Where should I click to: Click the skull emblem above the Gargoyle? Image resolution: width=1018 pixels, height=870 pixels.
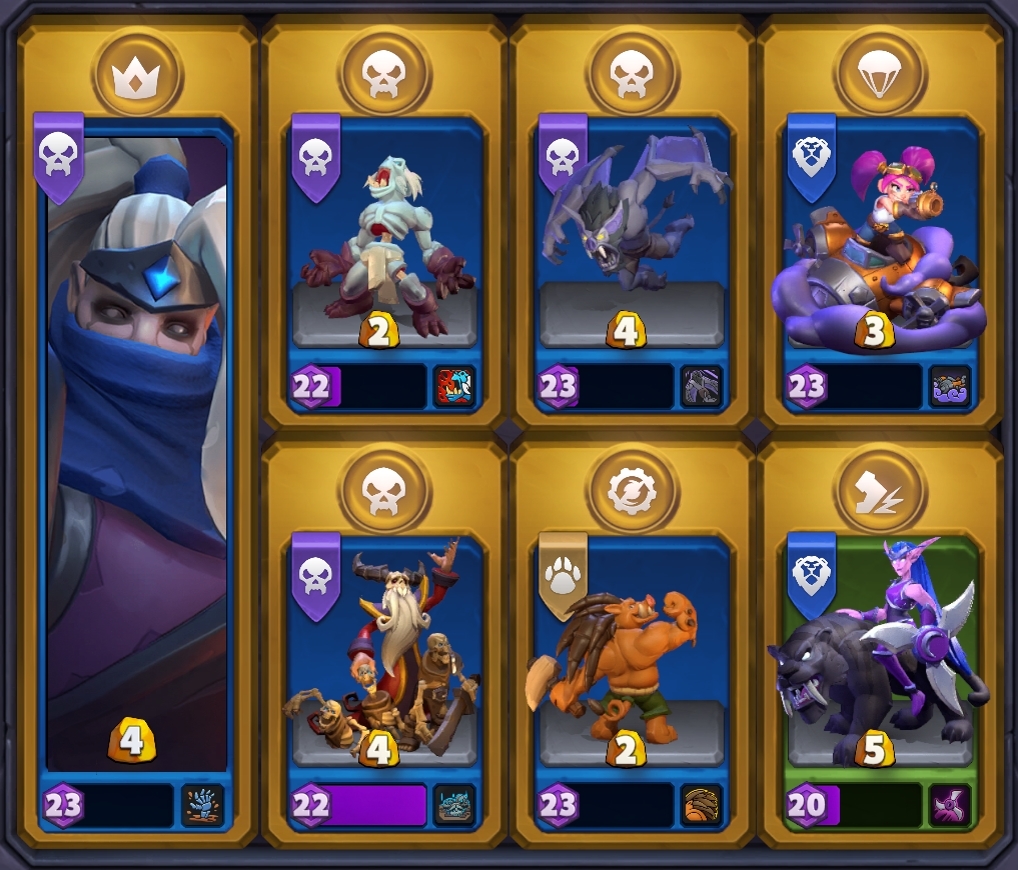click(x=632, y=74)
